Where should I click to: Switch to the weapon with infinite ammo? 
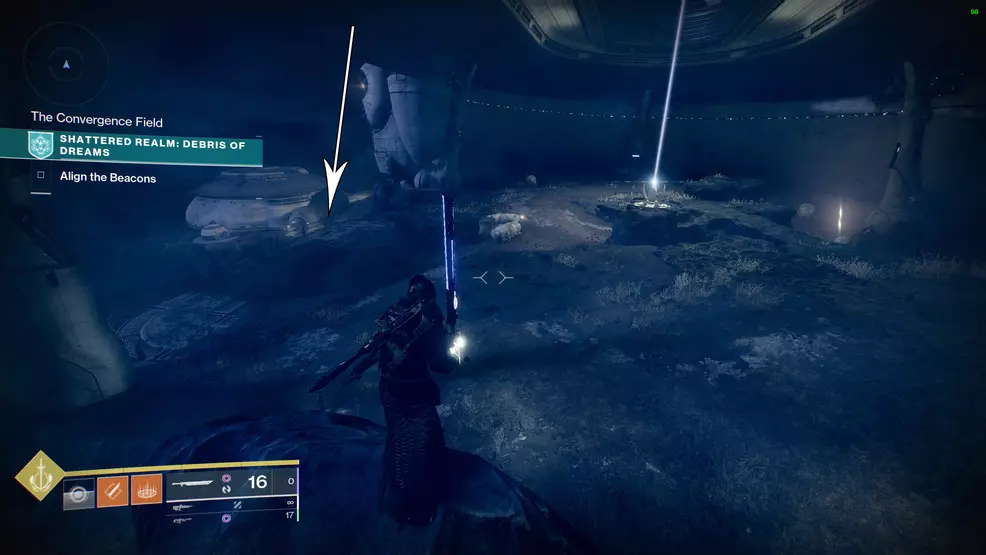(233, 503)
